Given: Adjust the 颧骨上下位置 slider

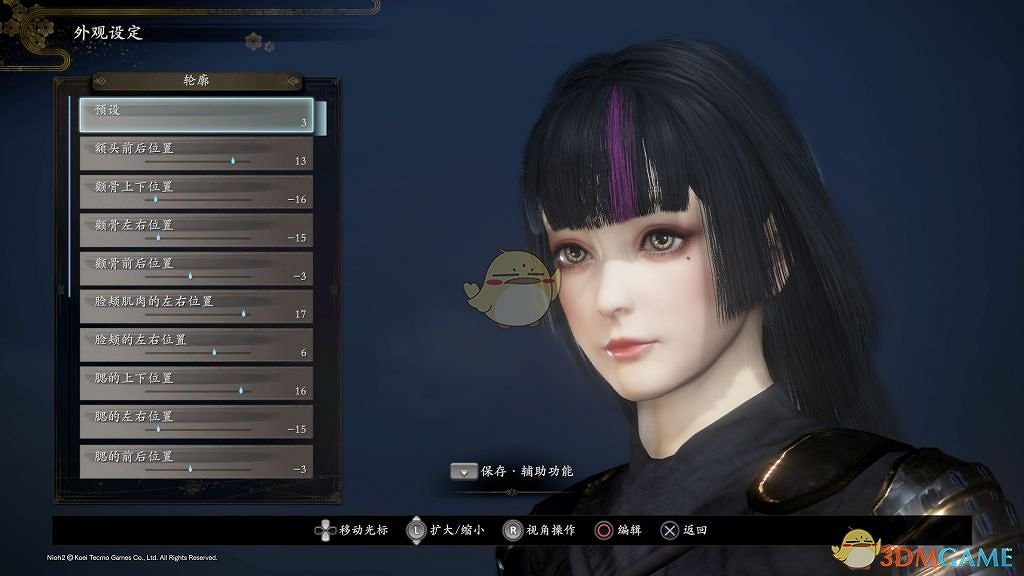Looking at the screenshot, I should (155, 199).
